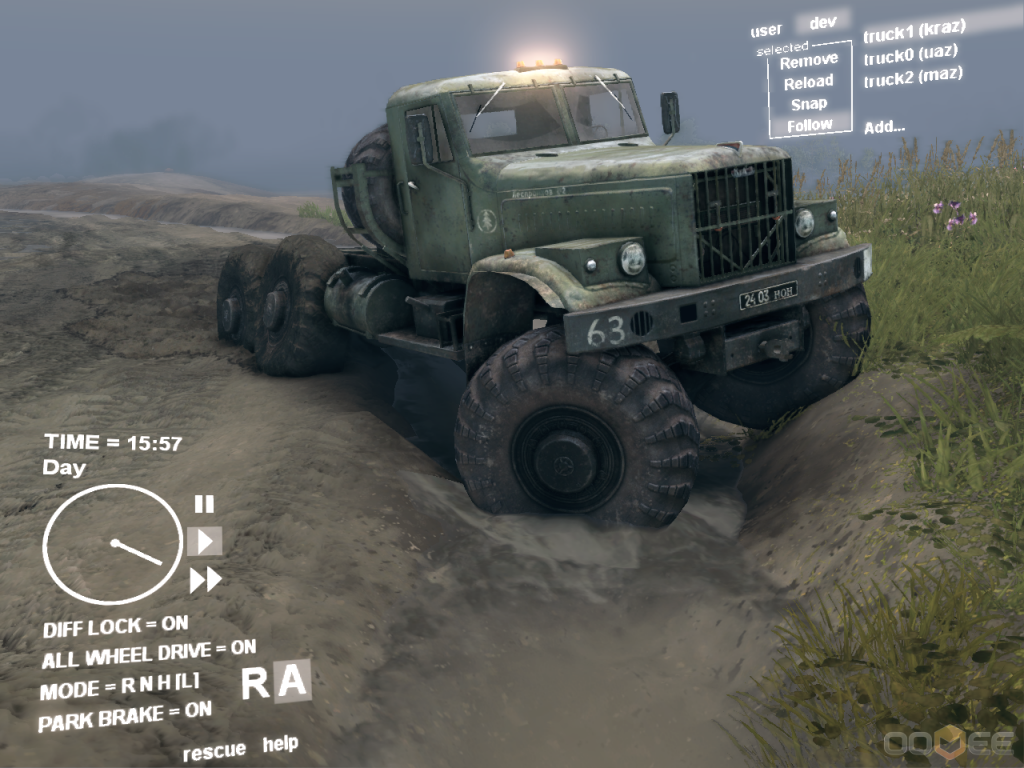Select truck0 (uaz) from the list
The width and height of the screenshot is (1024, 768).
click(x=911, y=53)
